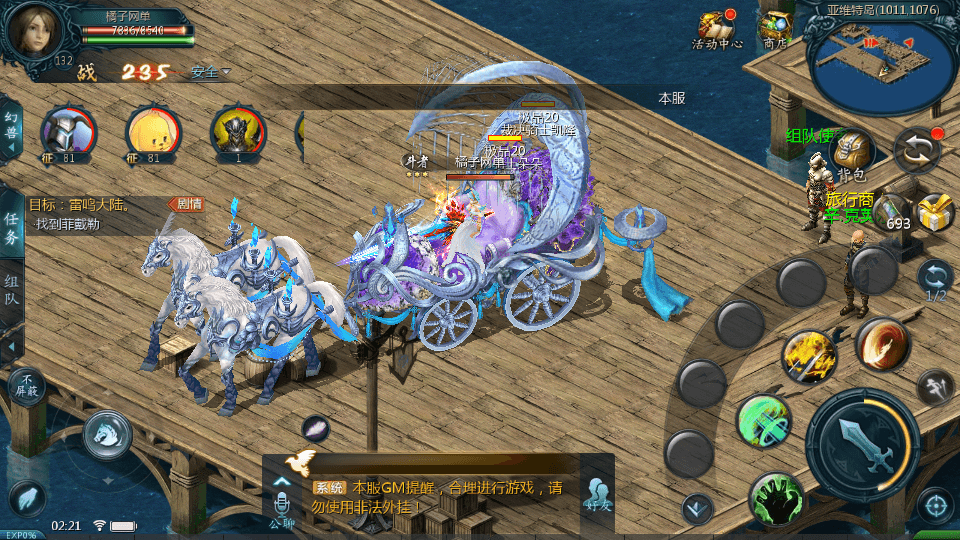960x540 pixels.
Task: Switch to the 组队 team tab
Action: tap(12, 290)
